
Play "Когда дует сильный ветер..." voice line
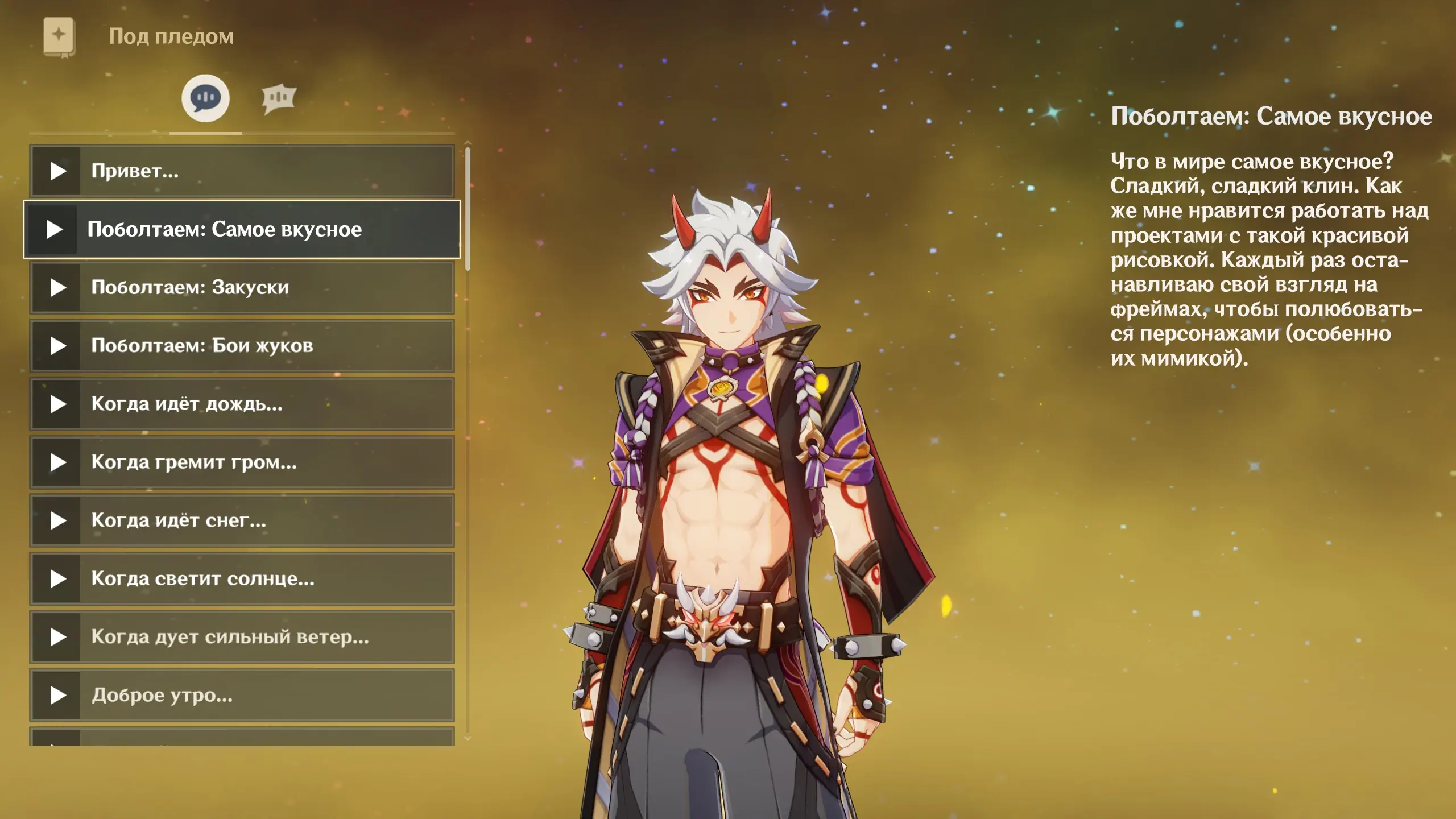[x=58, y=638]
